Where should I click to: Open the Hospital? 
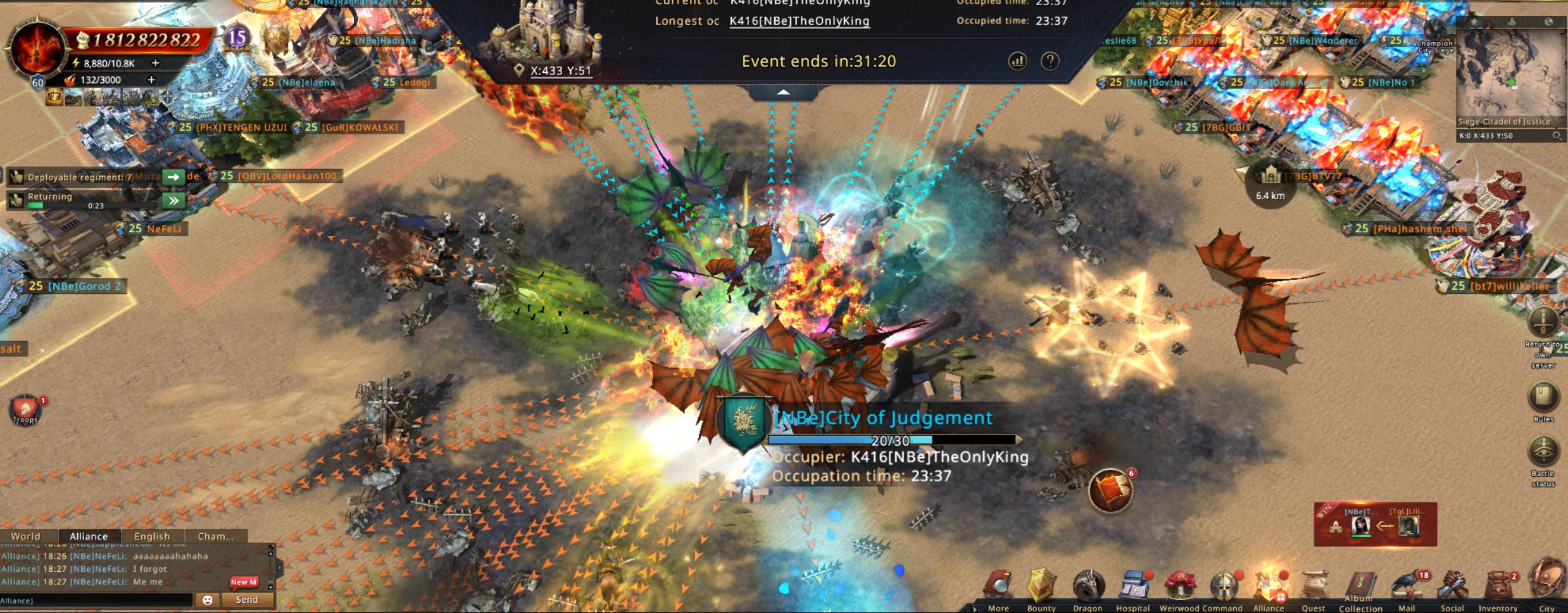coord(1133,588)
